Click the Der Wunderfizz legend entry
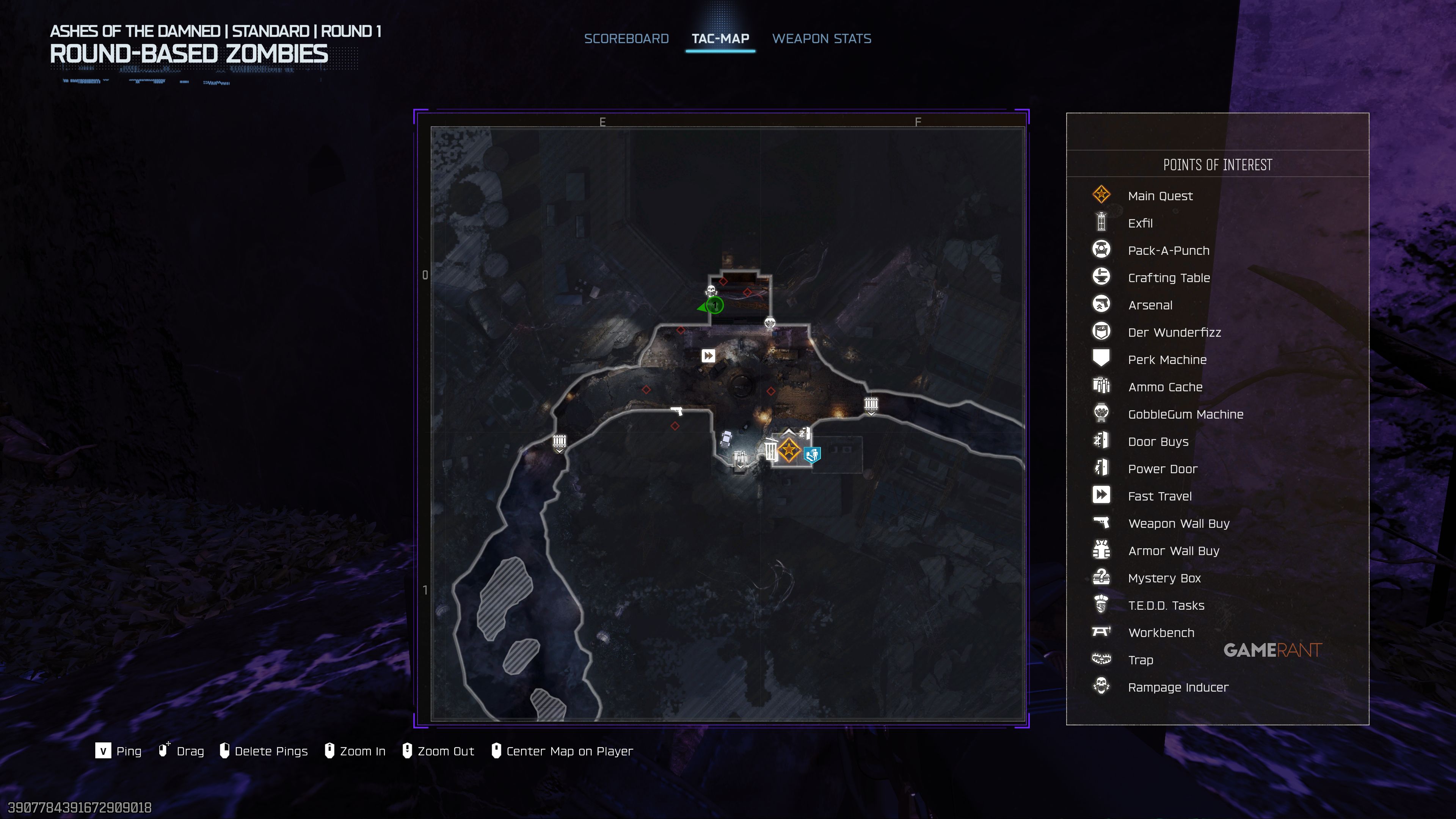Viewport: 1456px width, 819px height. (1174, 333)
